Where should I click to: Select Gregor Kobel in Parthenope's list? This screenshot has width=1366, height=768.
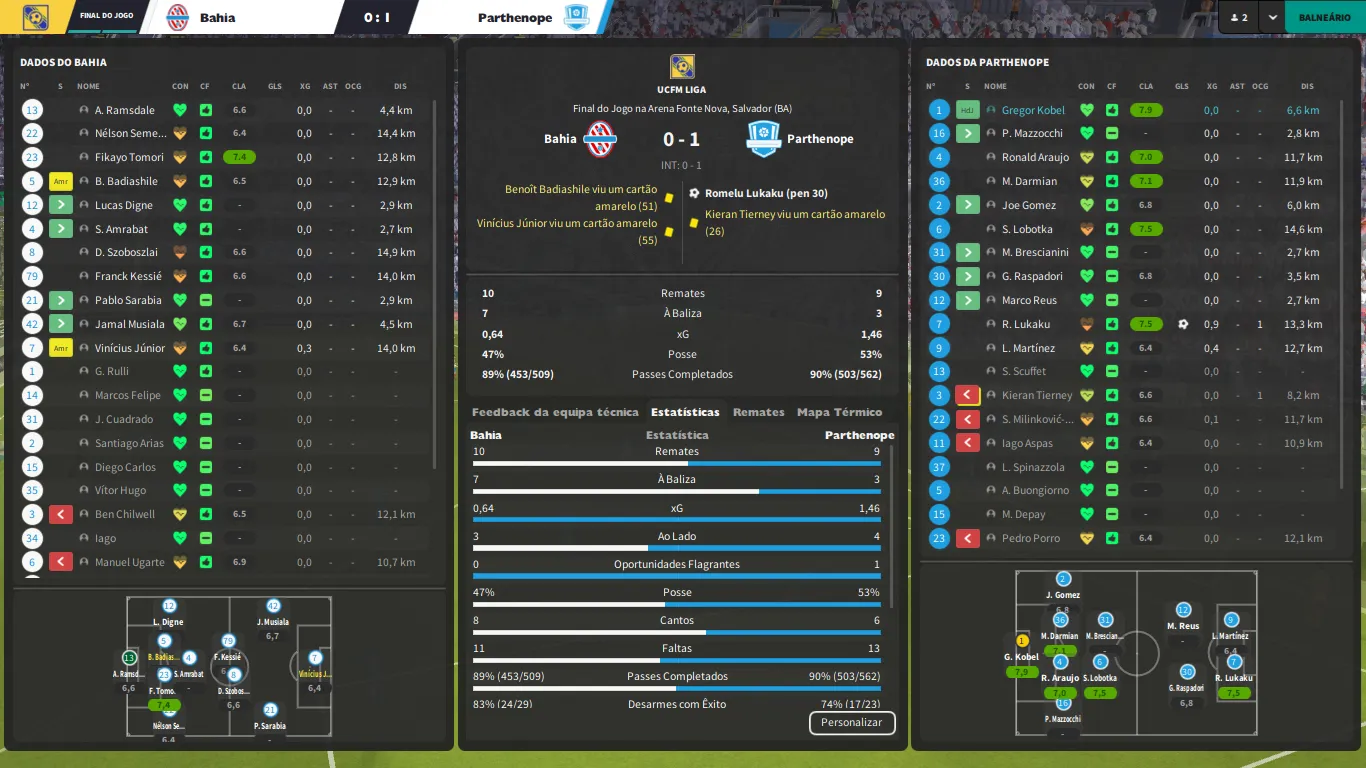tap(1033, 110)
